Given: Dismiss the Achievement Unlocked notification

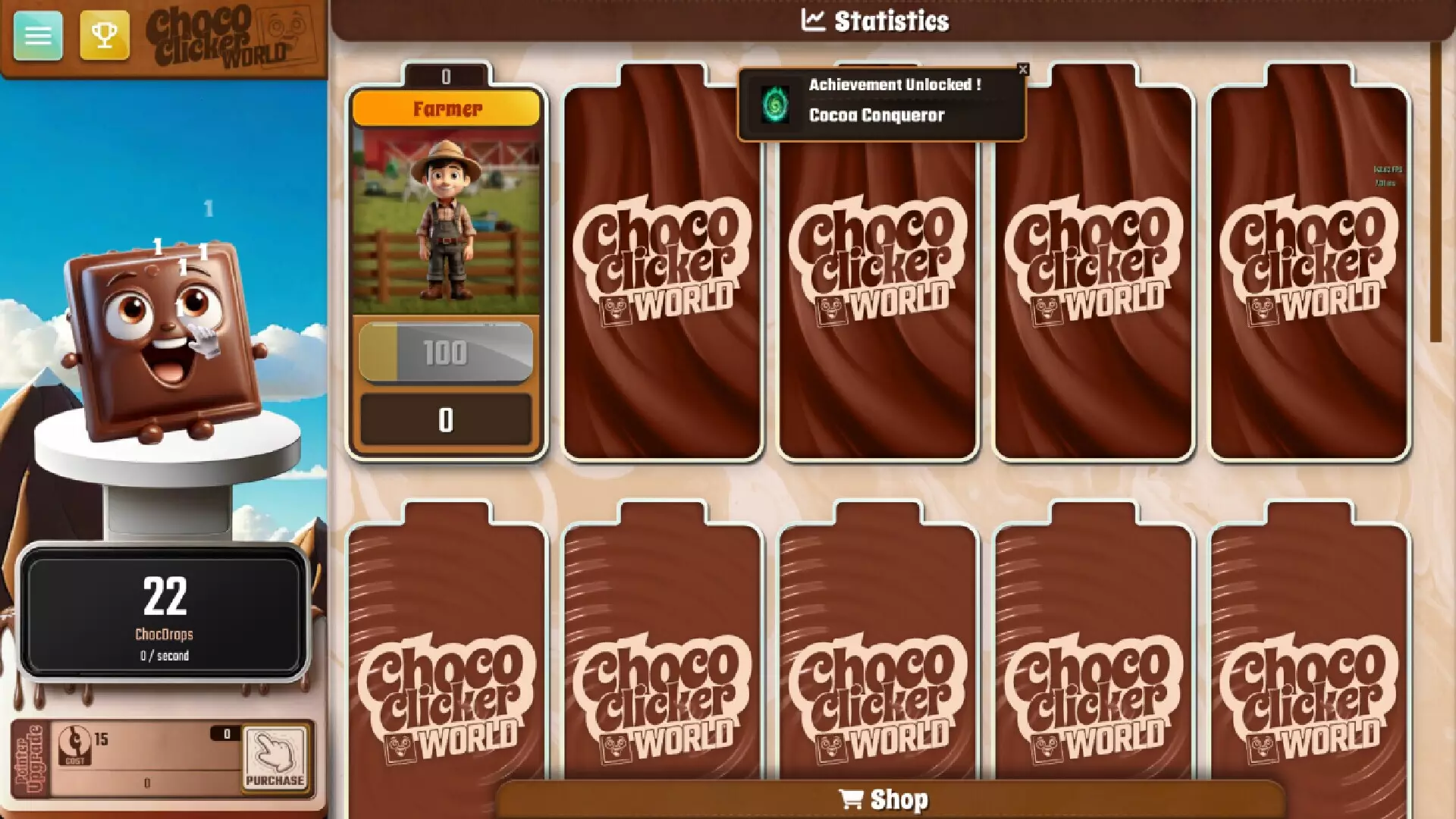Looking at the screenshot, I should (x=1024, y=69).
